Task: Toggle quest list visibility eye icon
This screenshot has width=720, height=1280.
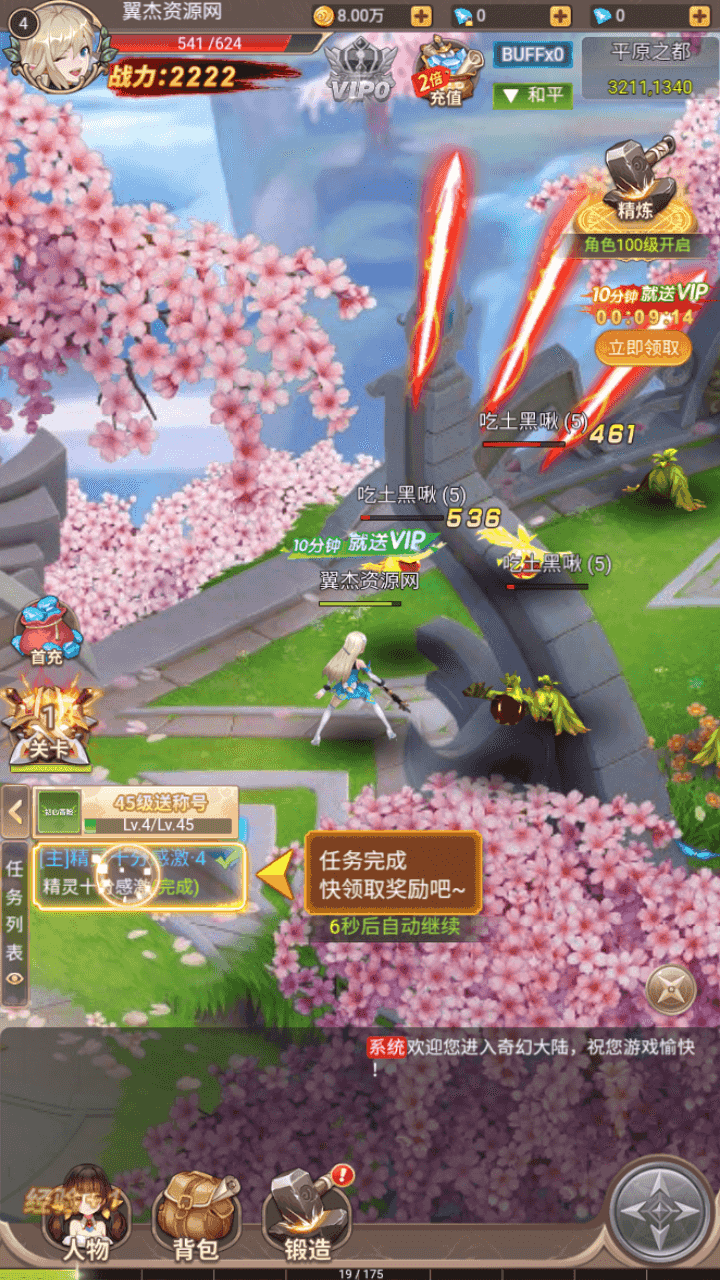Action: point(15,978)
